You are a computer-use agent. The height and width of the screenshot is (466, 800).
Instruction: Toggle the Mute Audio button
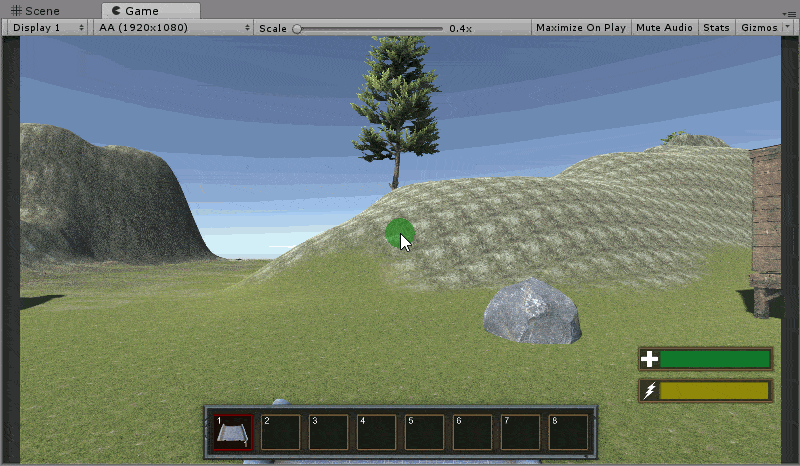[x=664, y=28]
